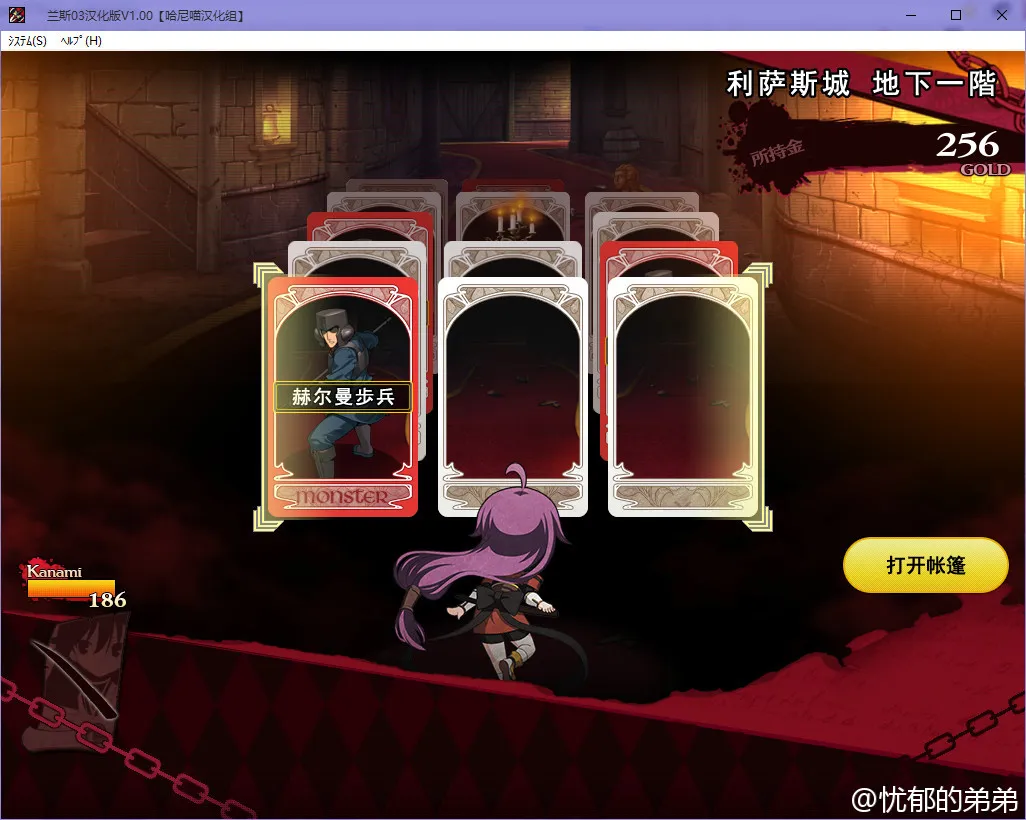This screenshot has height=820, width=1026.
Task: Minimize the game window
Action: (x=910, y=15)
